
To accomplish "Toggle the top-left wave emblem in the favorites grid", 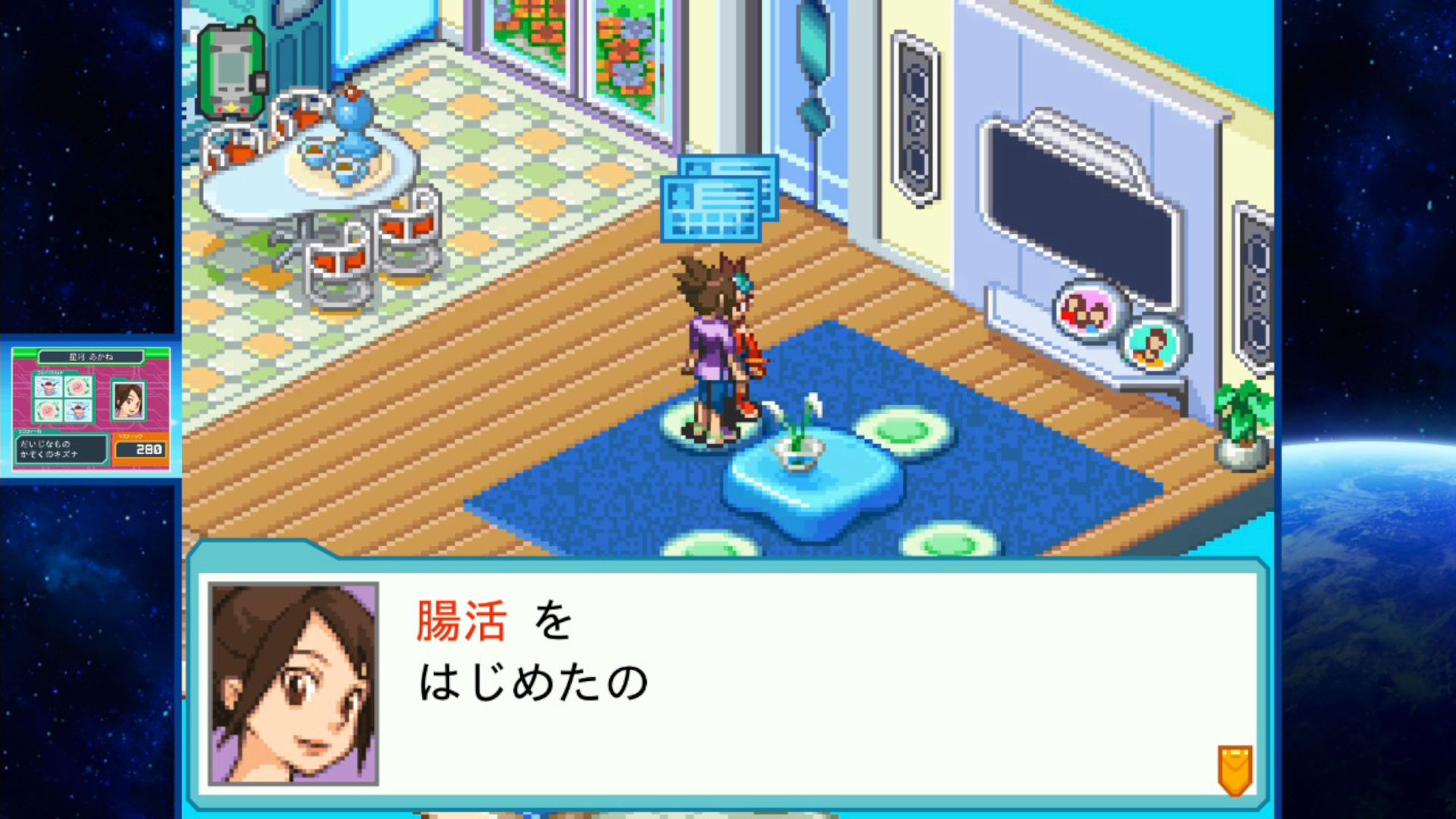I will click(49, 387).
